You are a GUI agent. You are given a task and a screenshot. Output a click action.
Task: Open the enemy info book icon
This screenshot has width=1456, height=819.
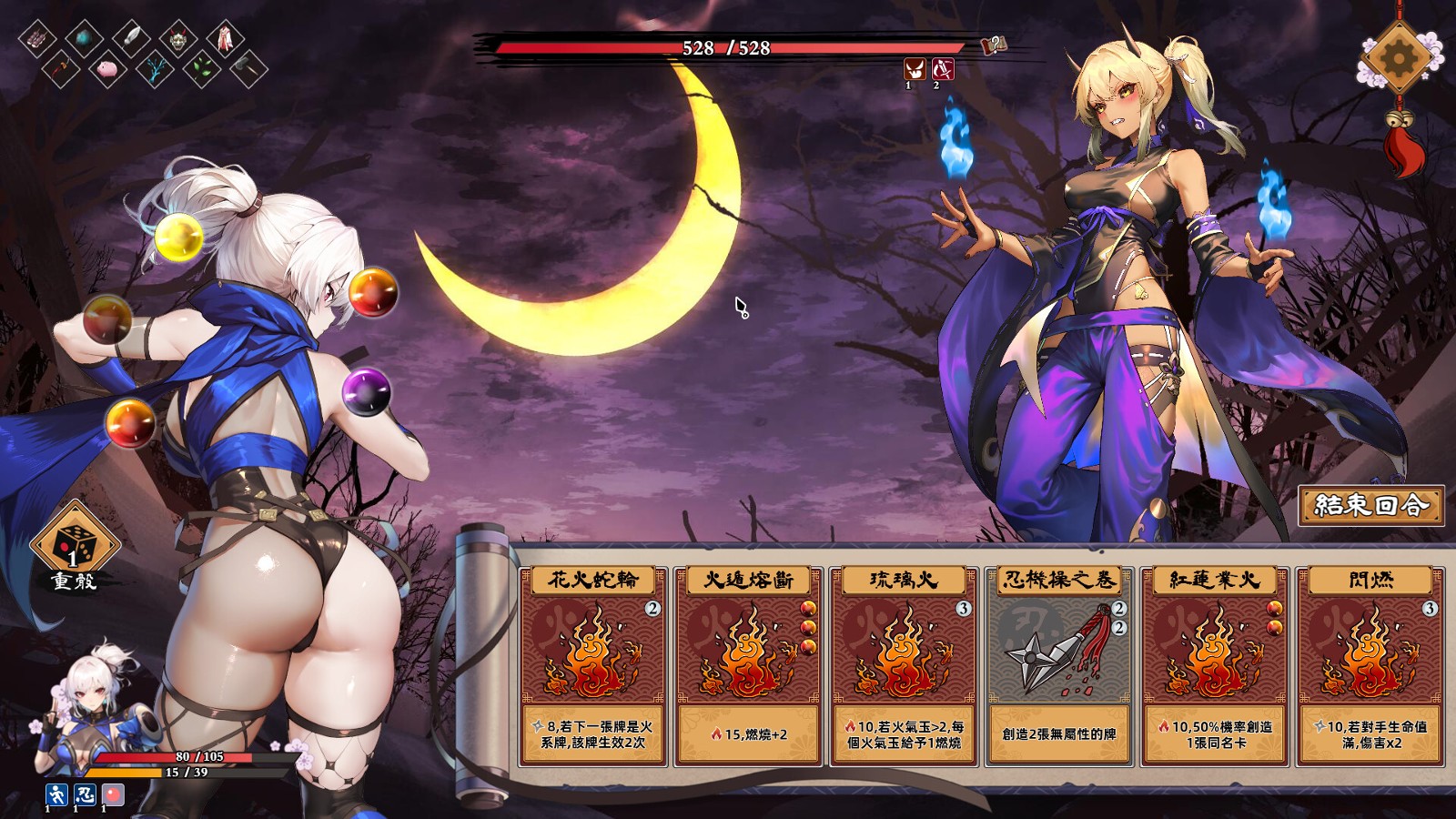(994, 45)
